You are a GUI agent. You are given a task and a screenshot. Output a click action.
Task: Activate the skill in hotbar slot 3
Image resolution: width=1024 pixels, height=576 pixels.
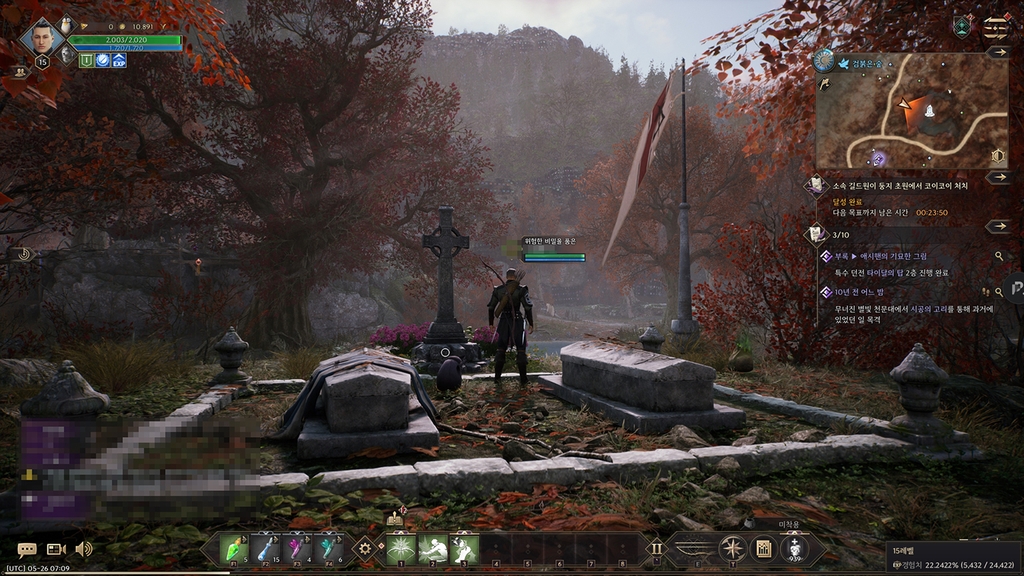pos(463,548)
